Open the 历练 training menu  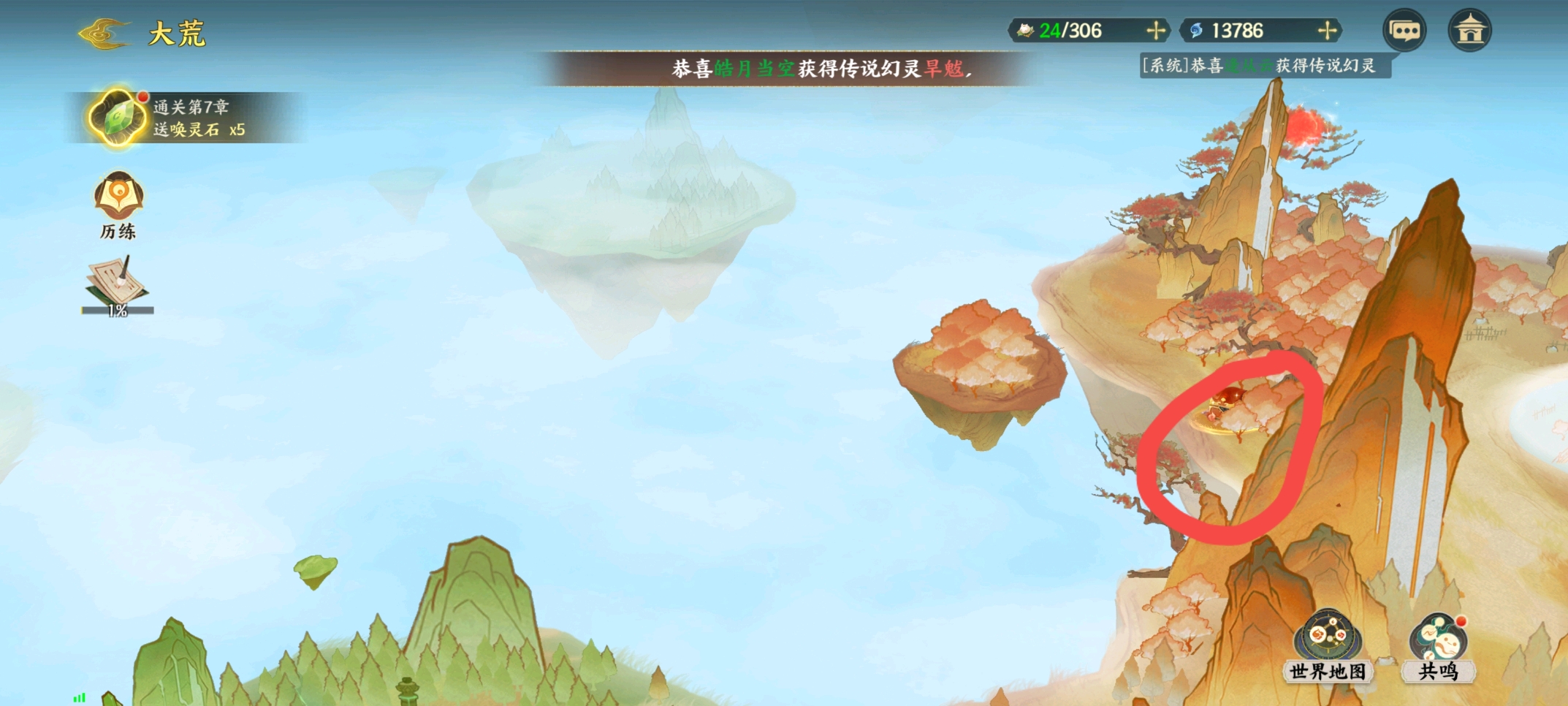[x=118, y=205]
